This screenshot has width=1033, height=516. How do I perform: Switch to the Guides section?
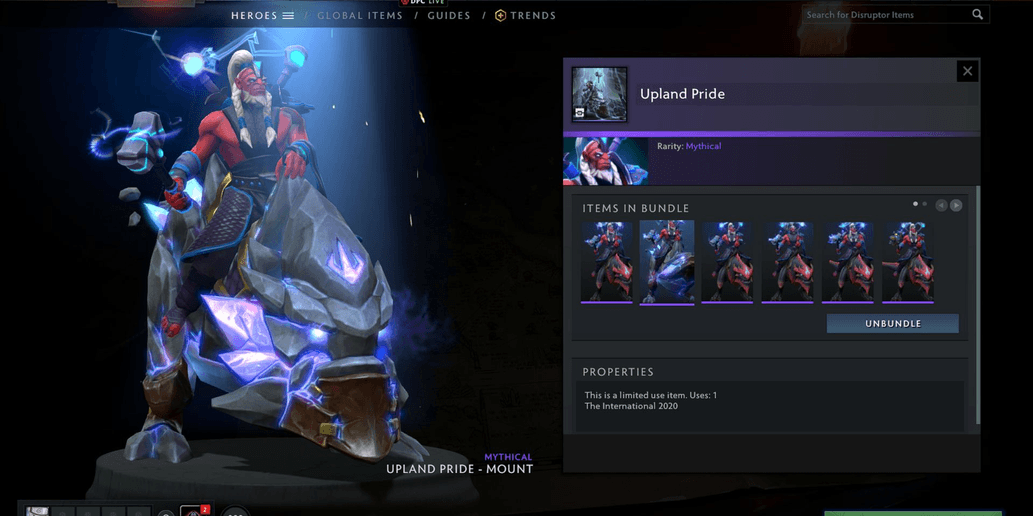tap(448, 16)
